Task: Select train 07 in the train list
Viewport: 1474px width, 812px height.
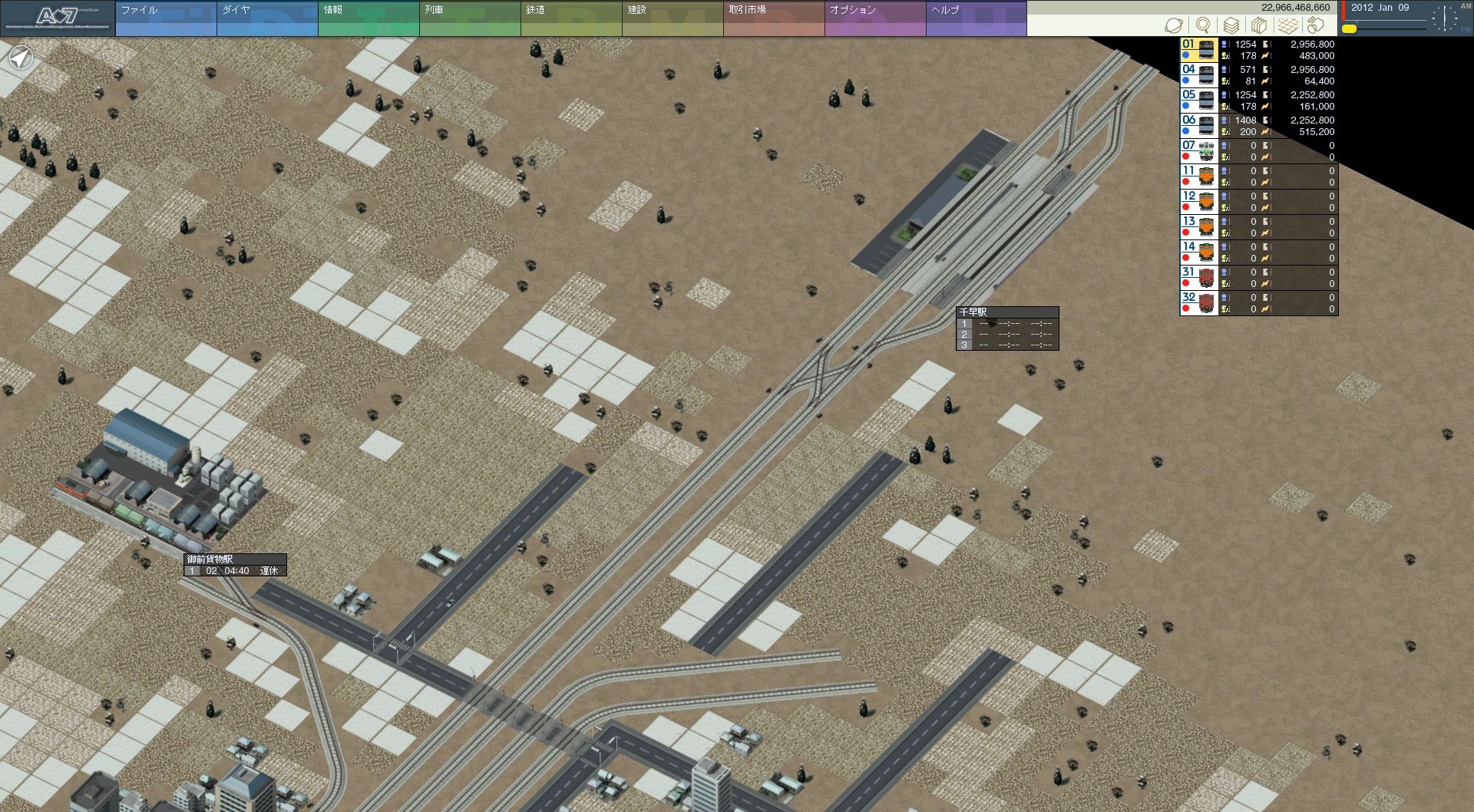Action: (x=1198, y=151)
